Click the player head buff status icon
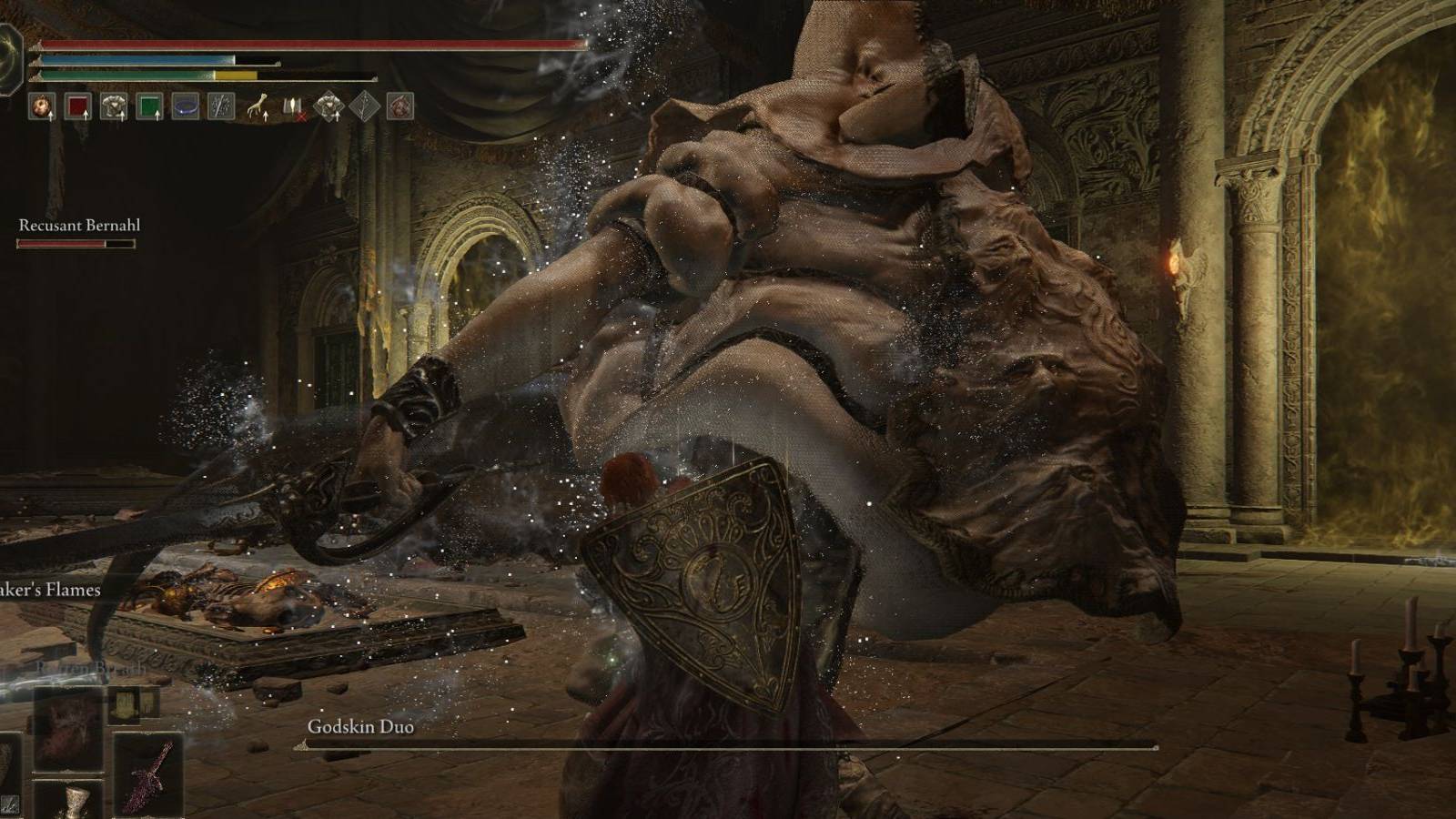The image size is (1456, 819). (42, 106)
